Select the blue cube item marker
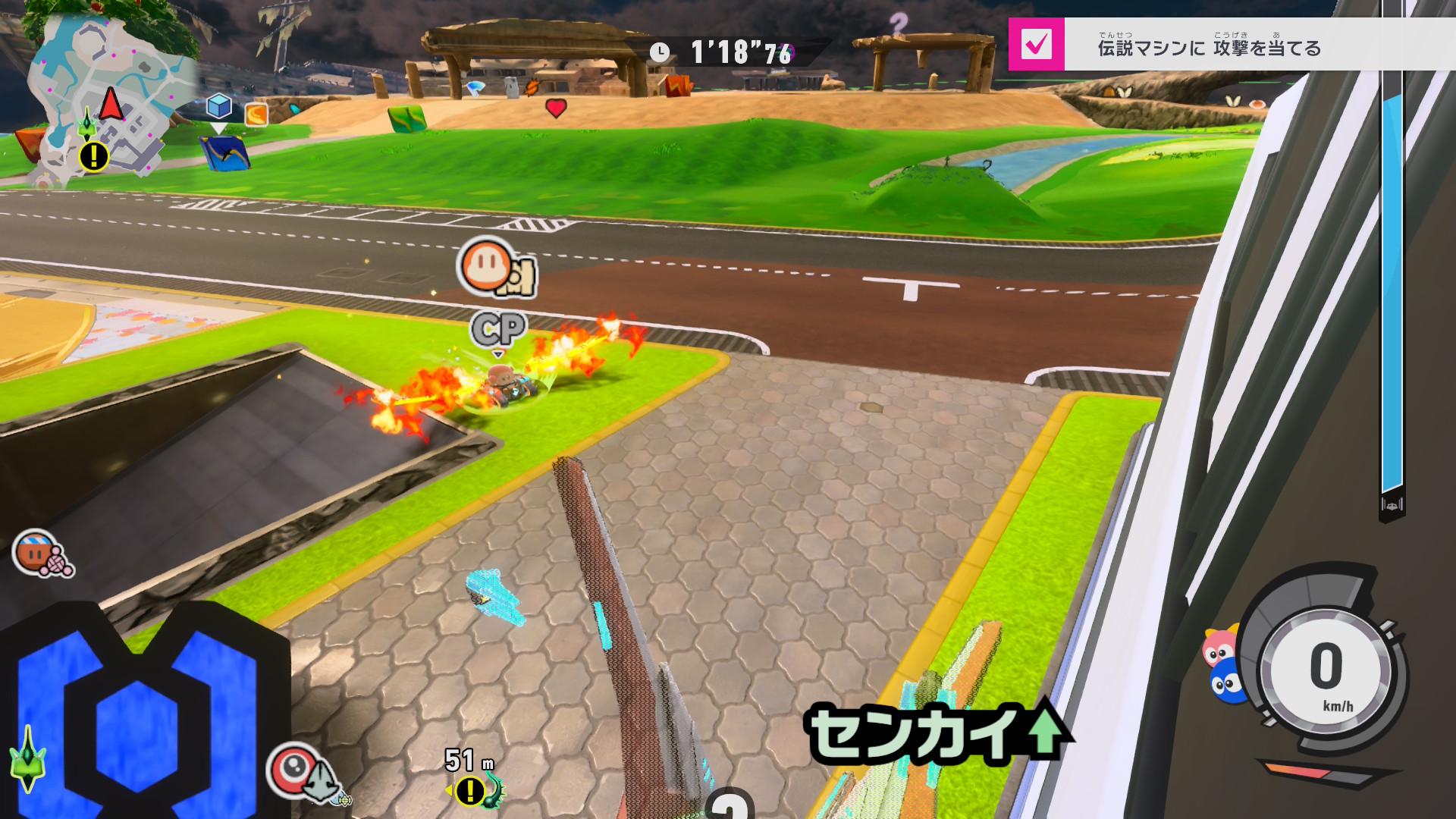 tap(219, 106)
